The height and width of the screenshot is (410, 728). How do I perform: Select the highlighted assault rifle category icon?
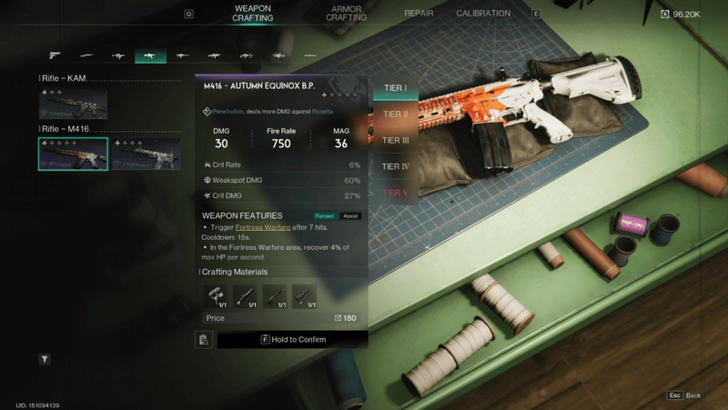click(x=150, y=56)
